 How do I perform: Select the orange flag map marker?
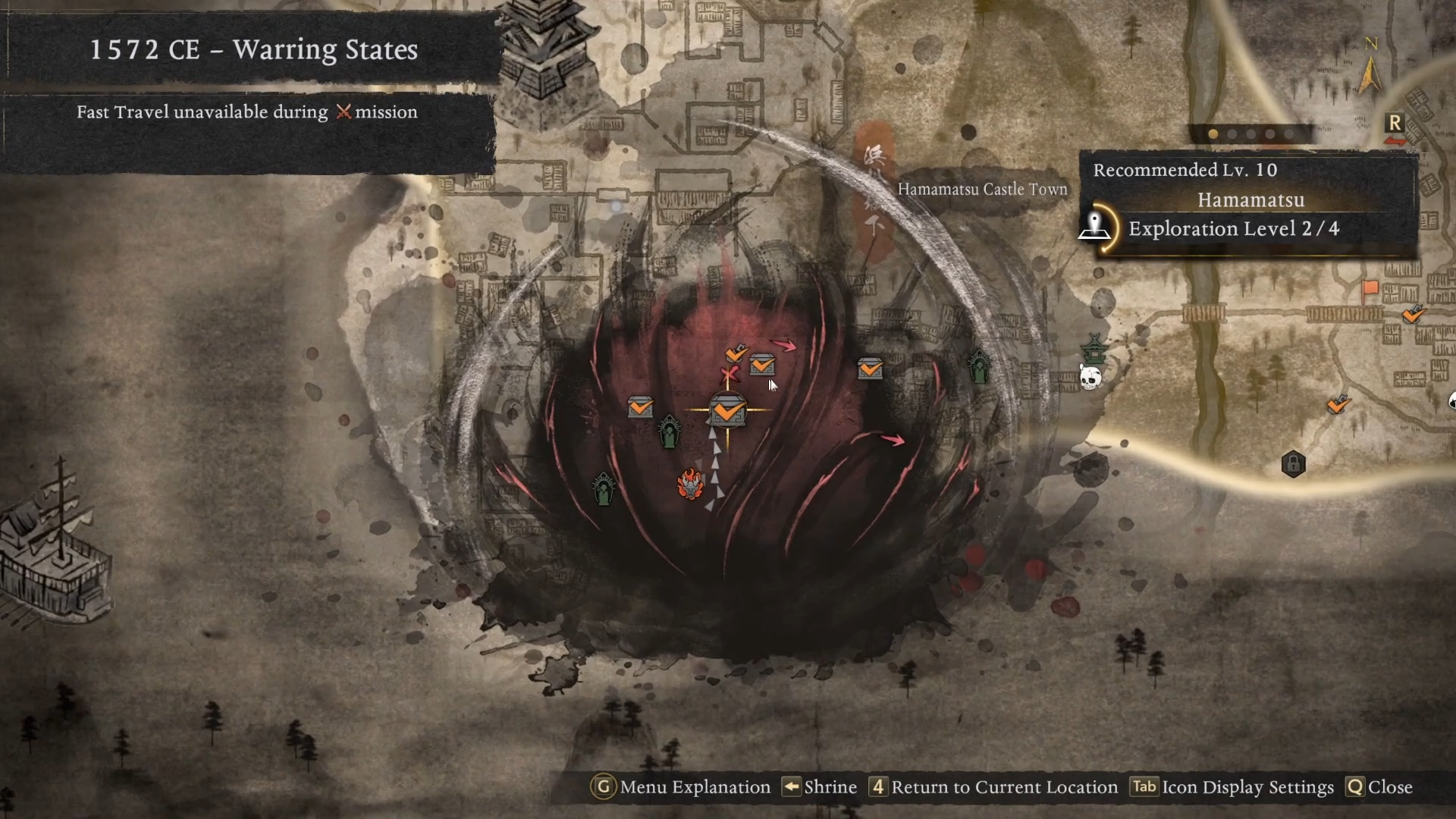click(x=1370, y=289)
